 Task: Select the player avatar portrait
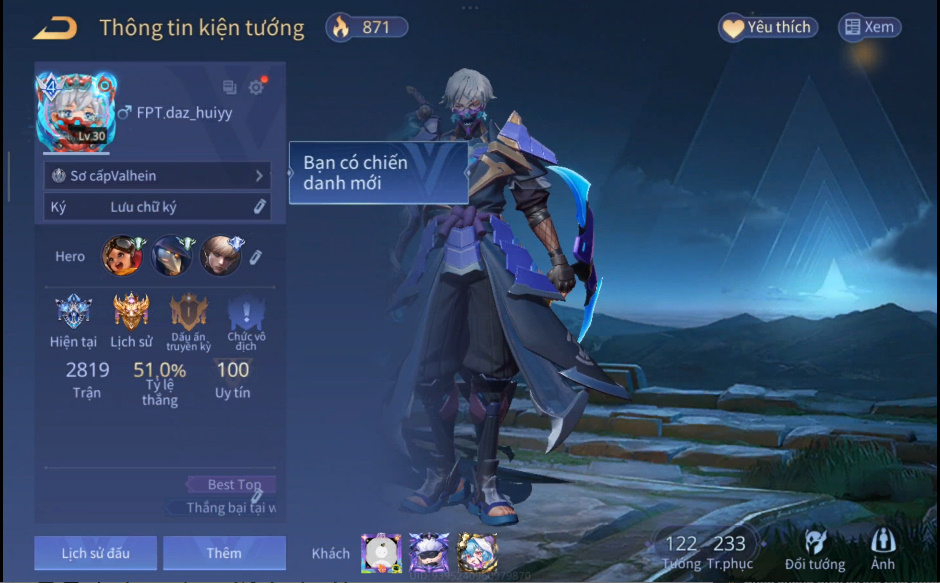pos(76,112)
